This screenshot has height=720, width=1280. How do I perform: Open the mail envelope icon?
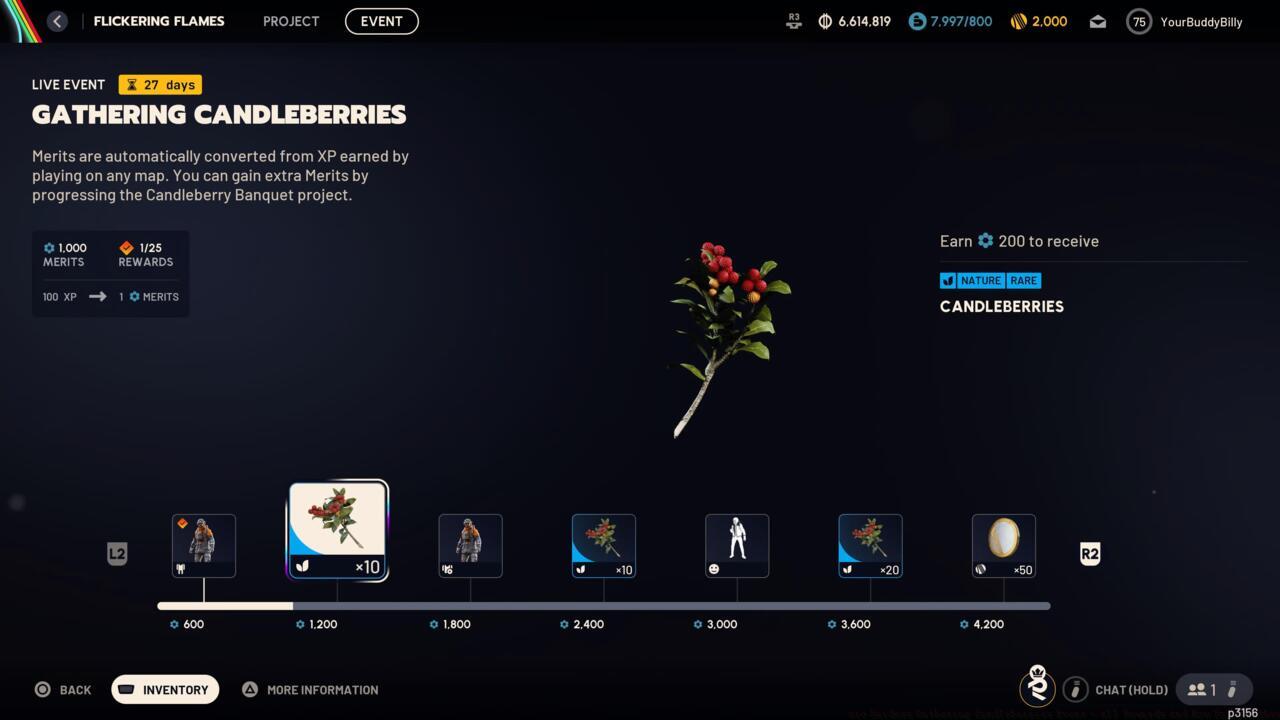click(1097, 21)
